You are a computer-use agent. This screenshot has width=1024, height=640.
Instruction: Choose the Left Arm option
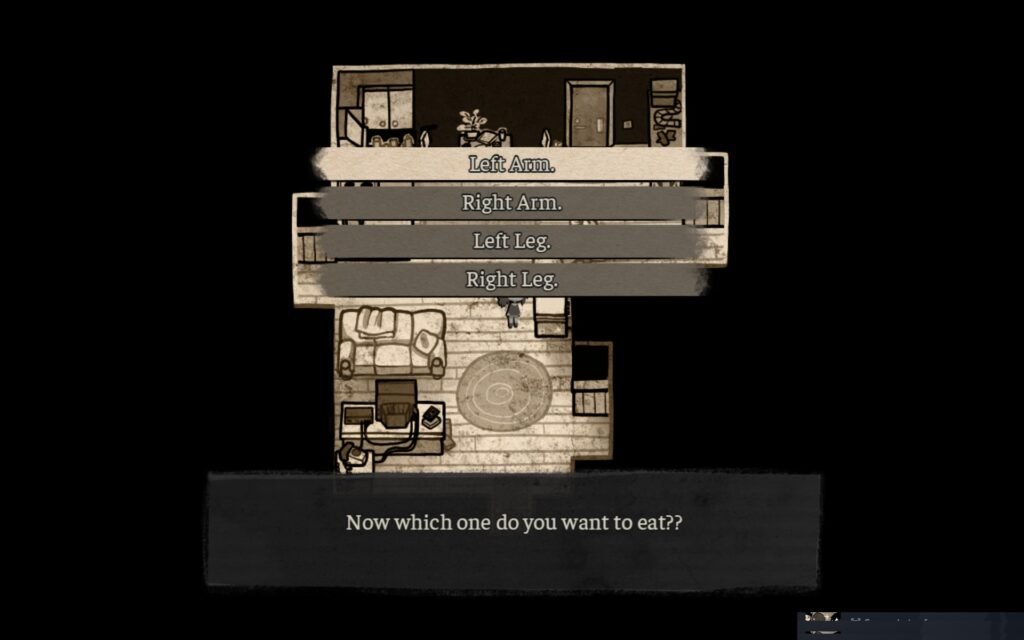coord(511,165)
